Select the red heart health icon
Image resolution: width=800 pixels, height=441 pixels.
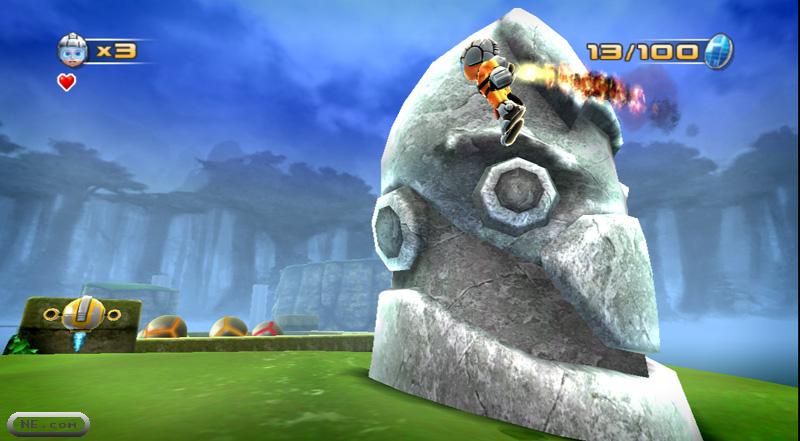click(x=67, y=82)
